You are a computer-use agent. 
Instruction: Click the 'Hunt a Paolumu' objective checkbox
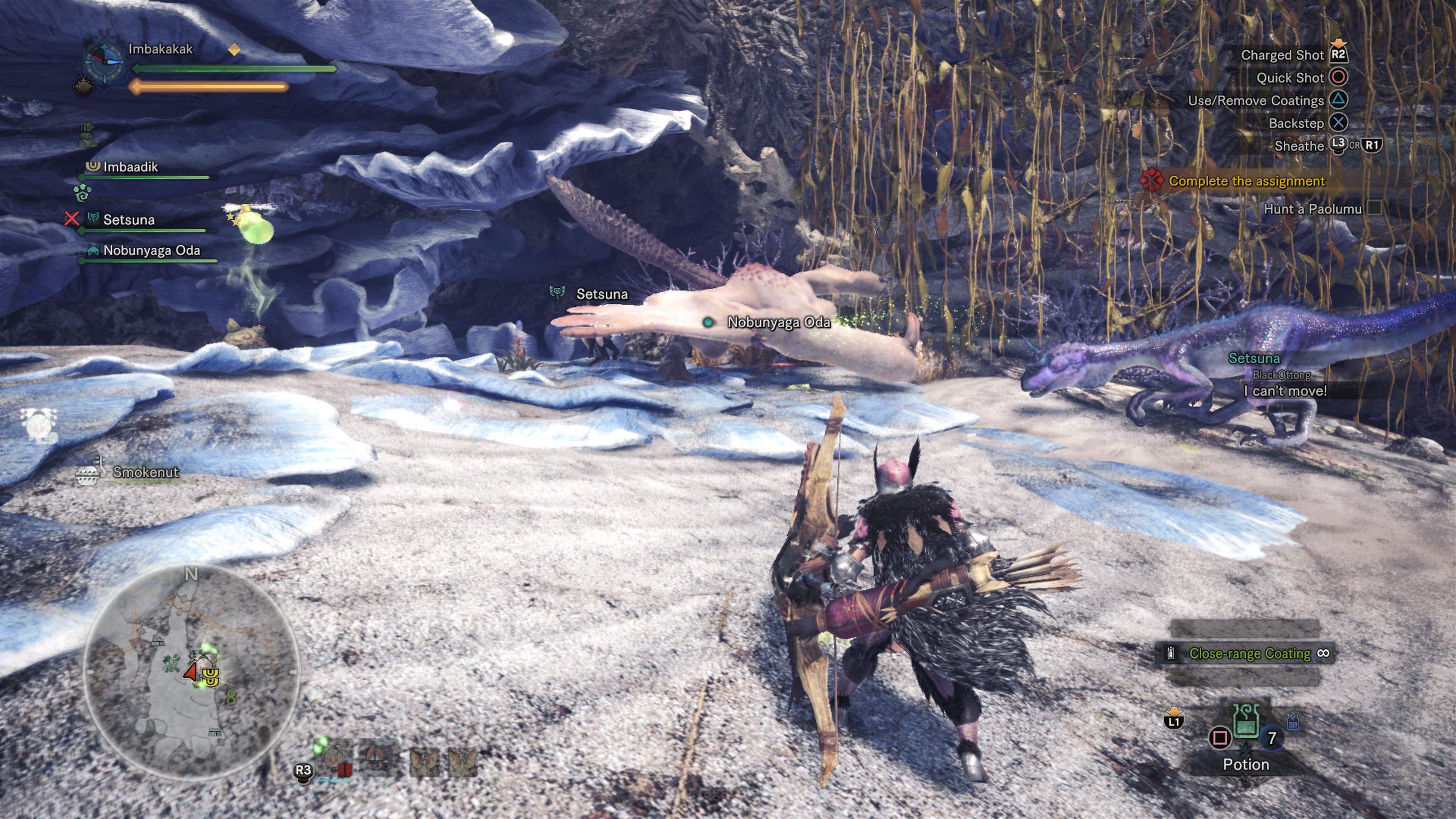coord(1374,209)
